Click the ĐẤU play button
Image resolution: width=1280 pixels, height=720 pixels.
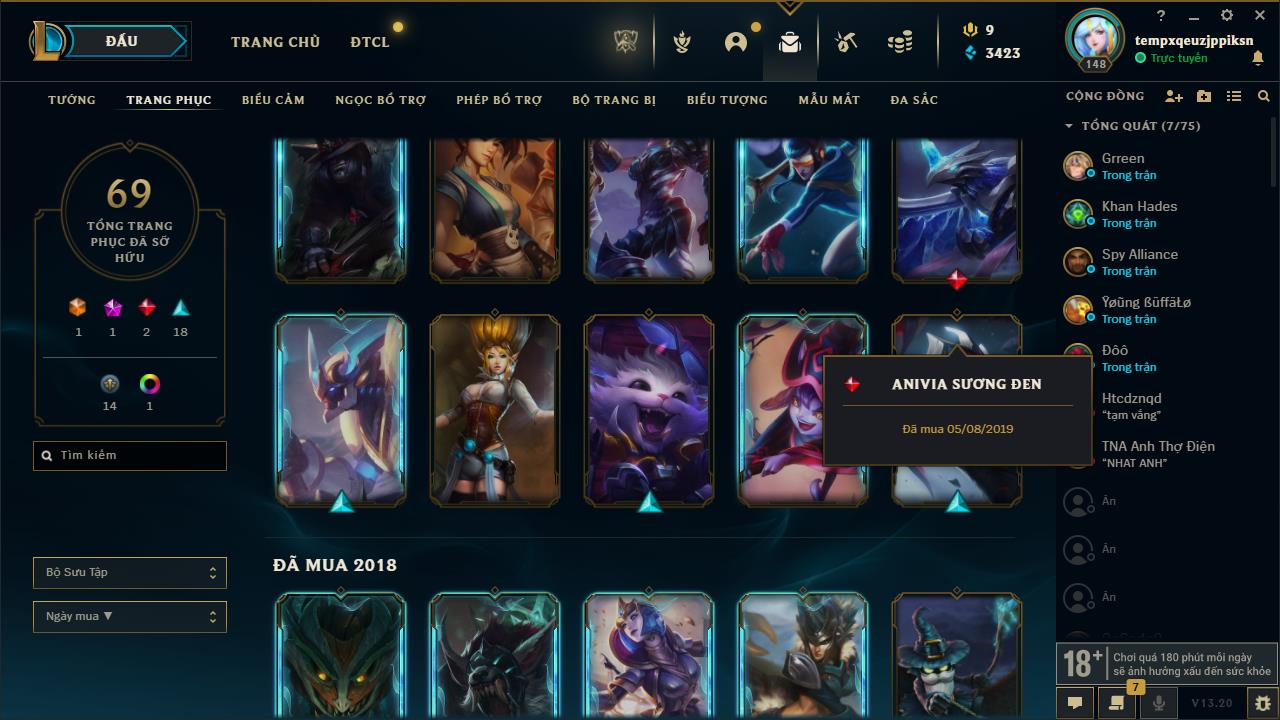(120, 41)
